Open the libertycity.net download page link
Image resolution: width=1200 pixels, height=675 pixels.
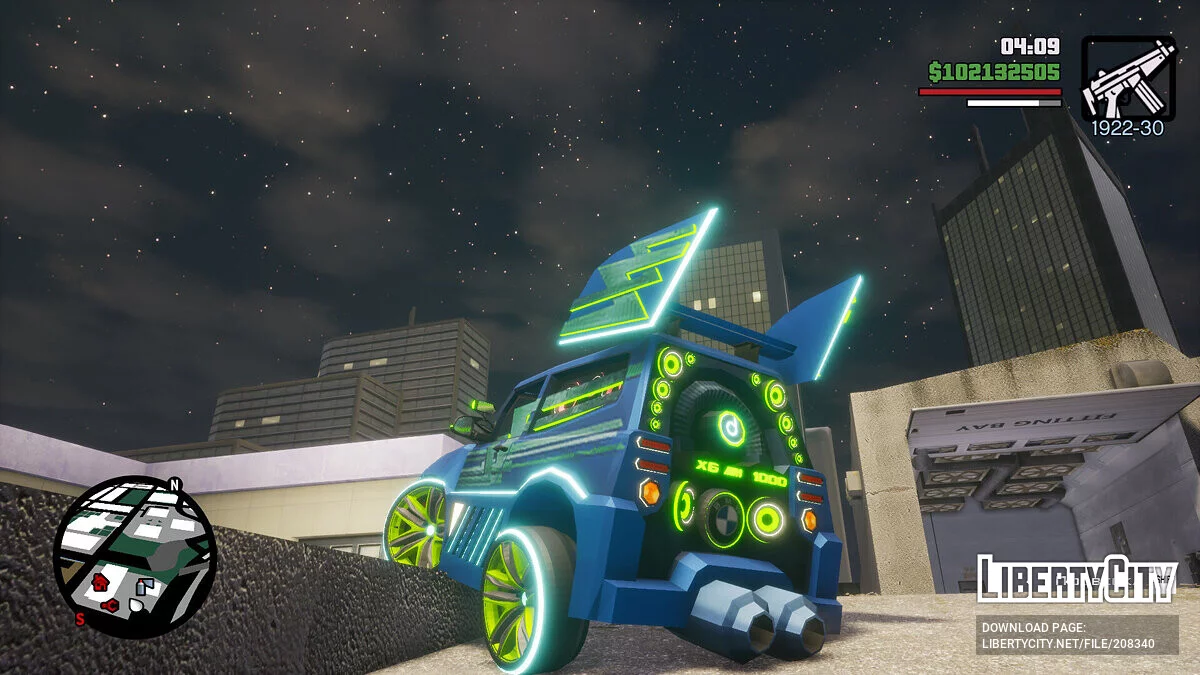(x=1068, y=643)
